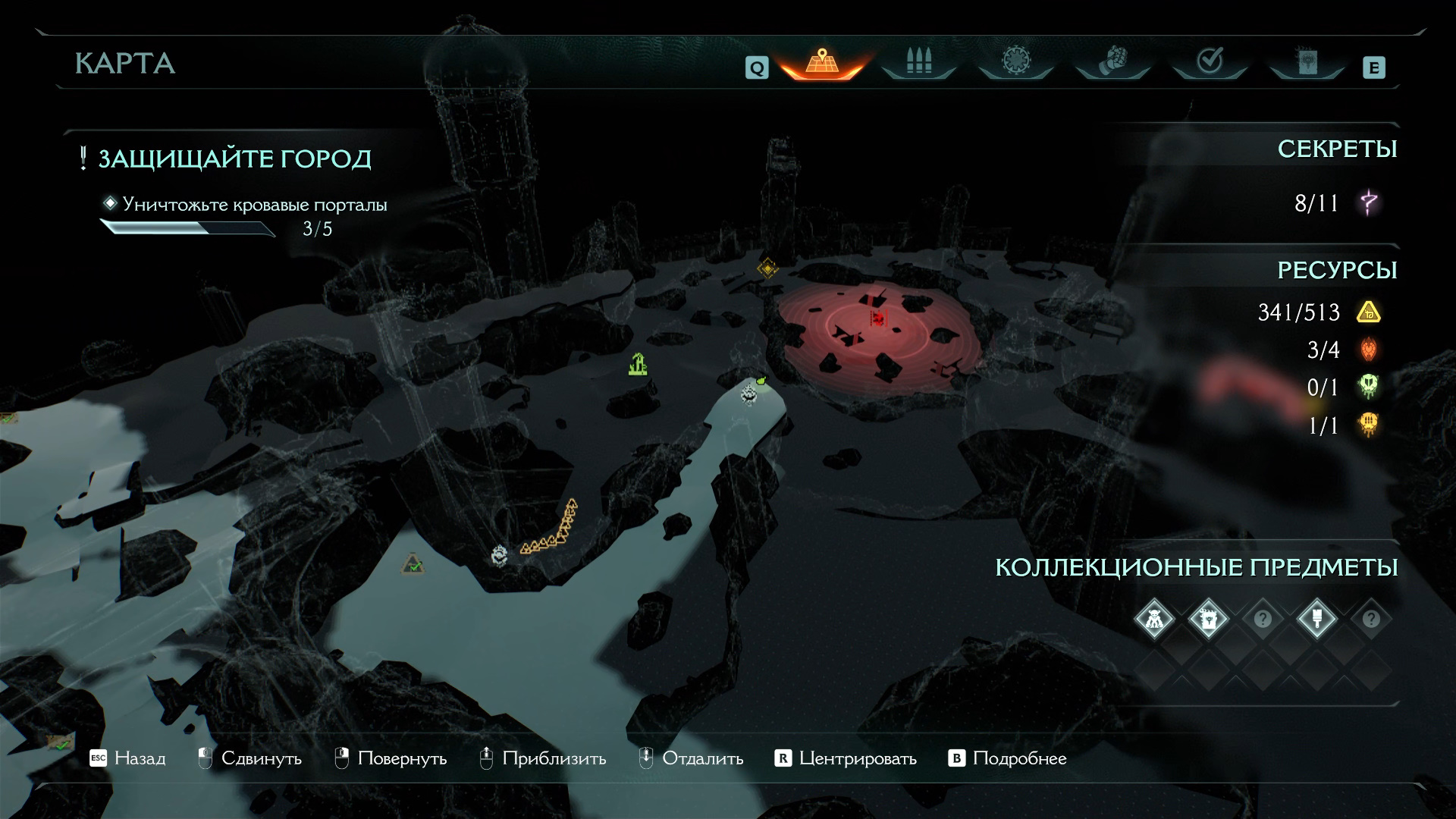Switch to the bullets arsenal tab
The width and height of the screenshot is (1456, 819).
click(x=918, y=62)
